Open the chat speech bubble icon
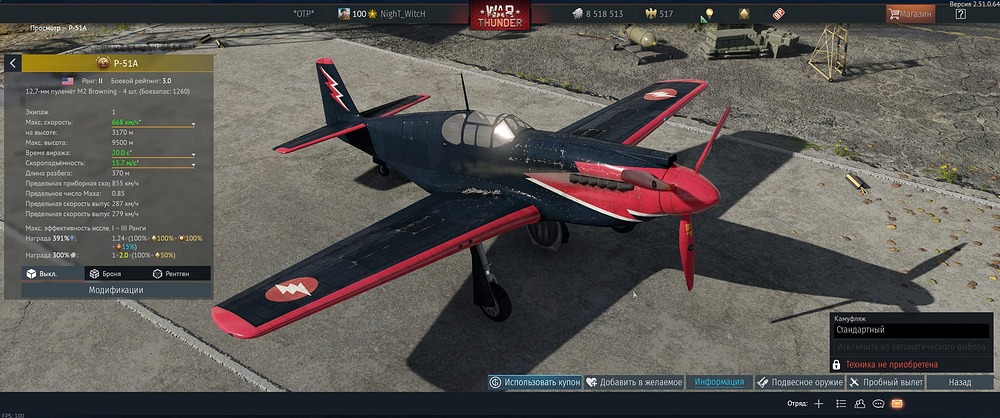Image resolution: width=1000 pixels, height=418 pixels. click(x=878, y=403)
